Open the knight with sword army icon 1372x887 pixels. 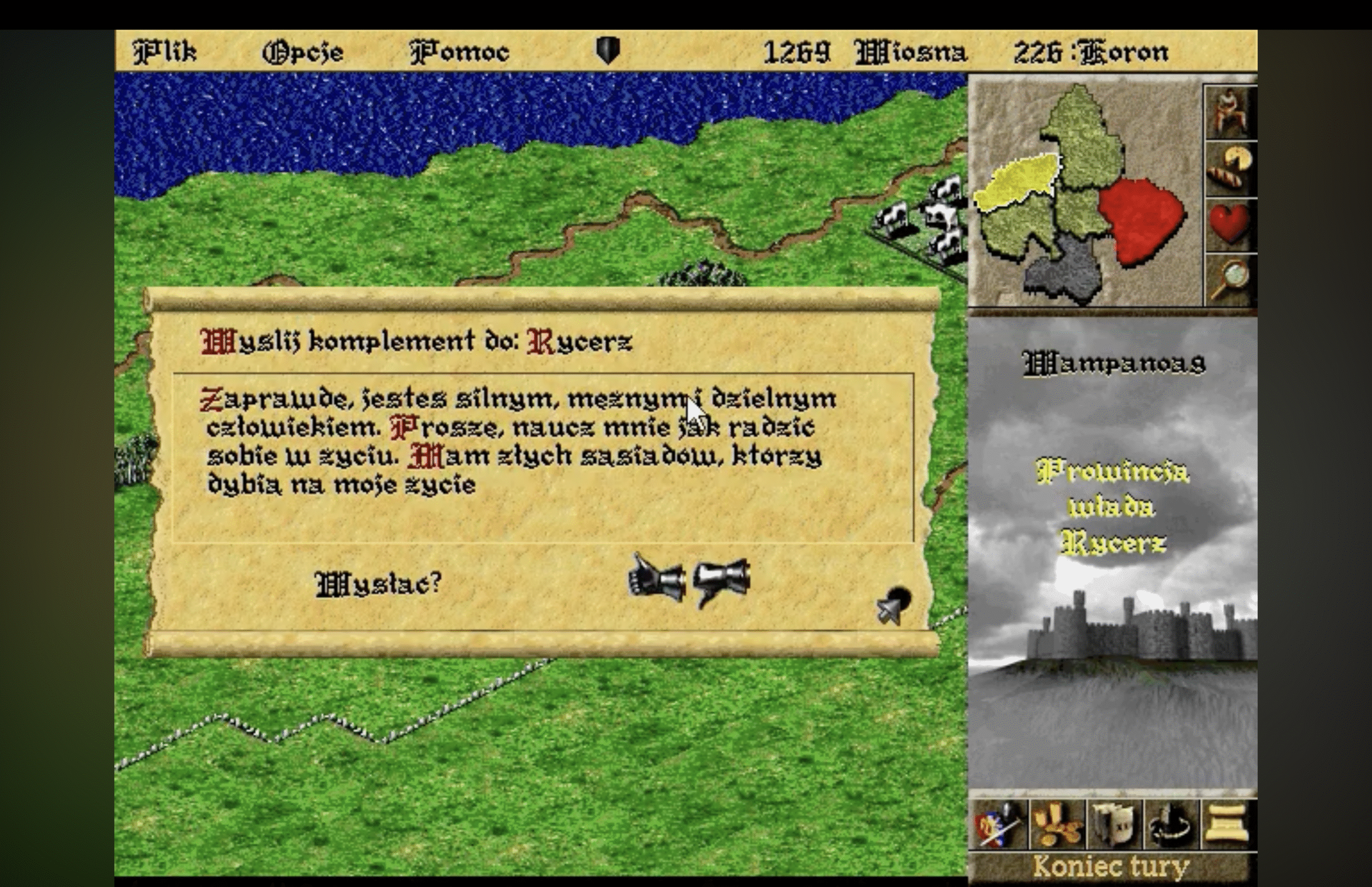(998, 824)
